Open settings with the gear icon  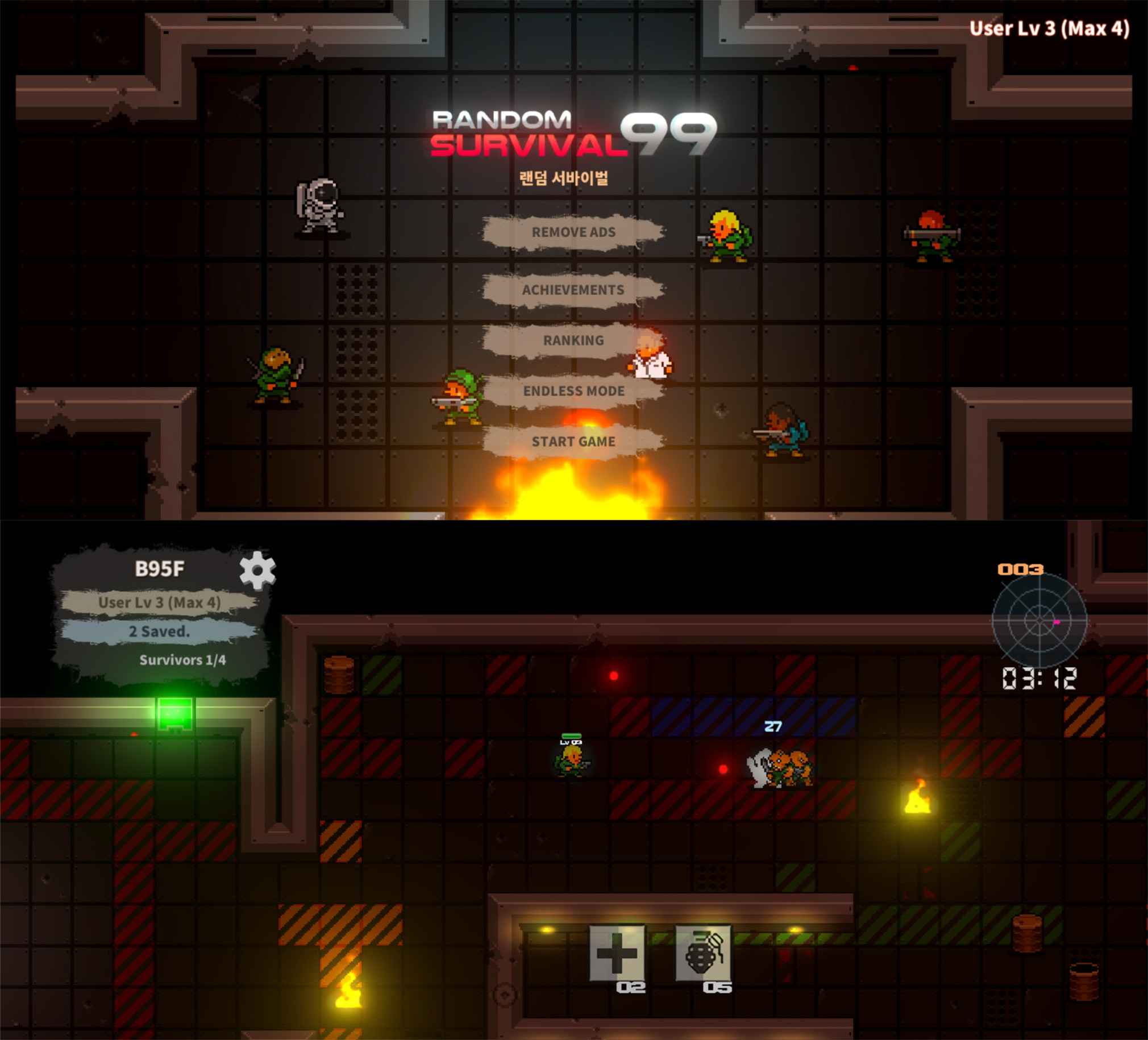point(257,569)
